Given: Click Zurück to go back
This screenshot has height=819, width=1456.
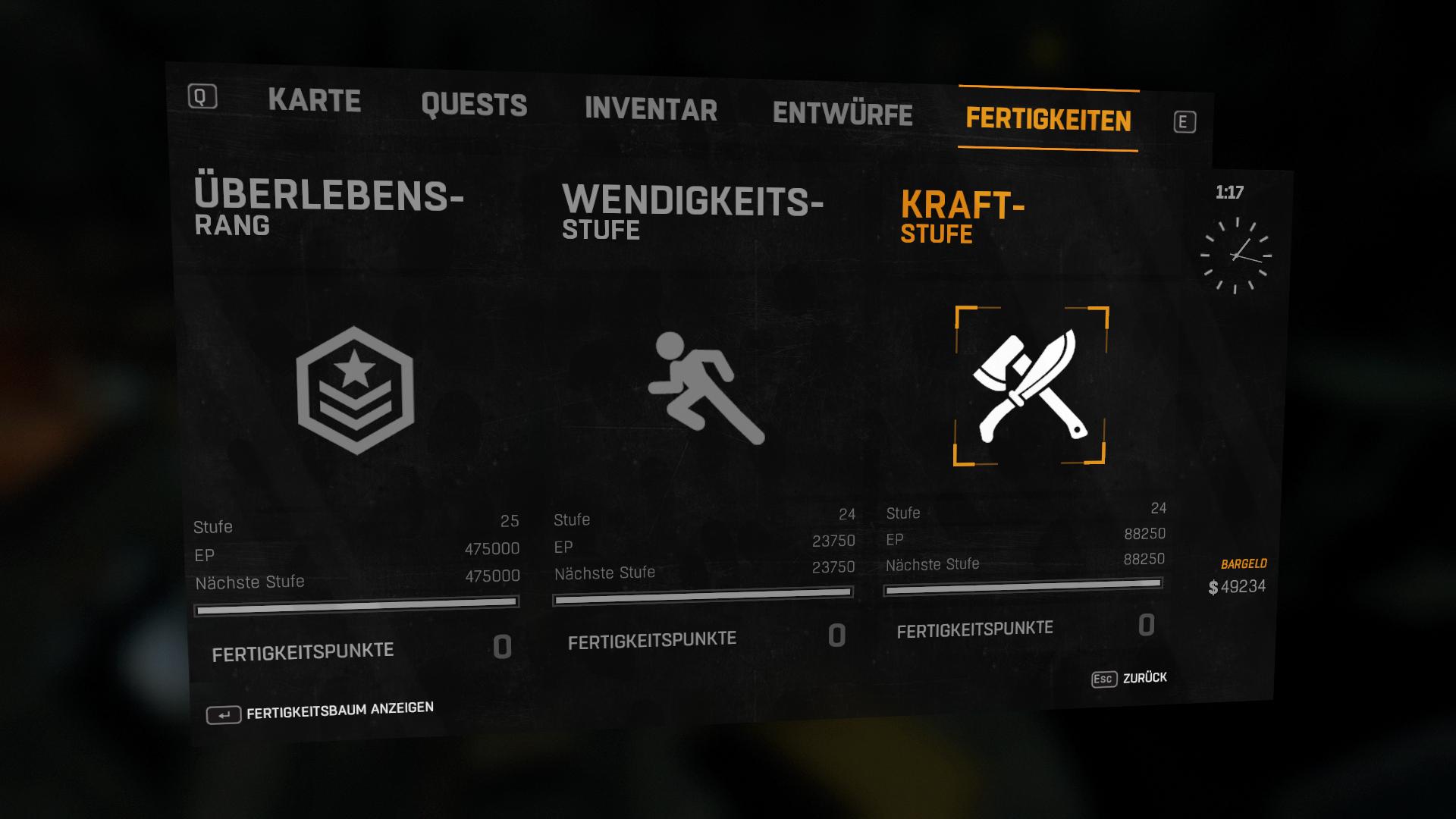Looking at the screenshot, I should pos(1145,678).
